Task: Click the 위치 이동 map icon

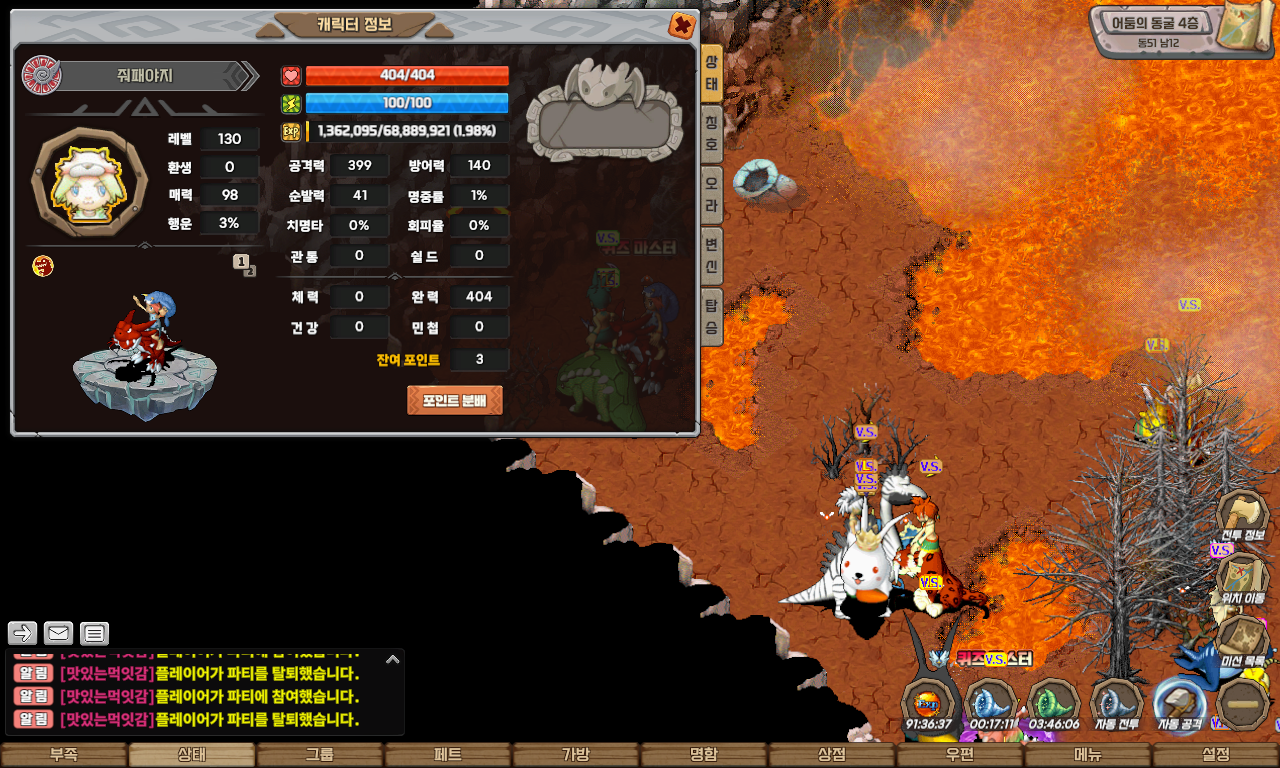Action: (1243, 578)
